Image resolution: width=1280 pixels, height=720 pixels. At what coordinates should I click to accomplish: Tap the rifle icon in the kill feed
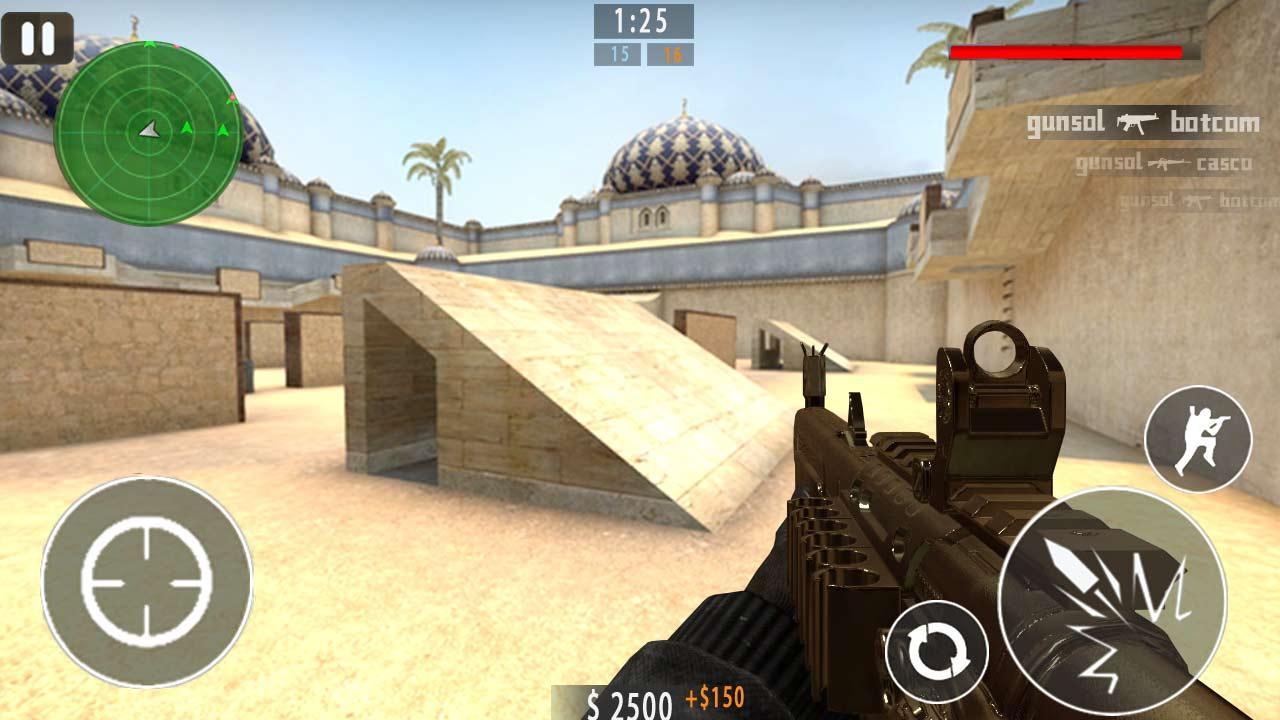[1135, 123]
